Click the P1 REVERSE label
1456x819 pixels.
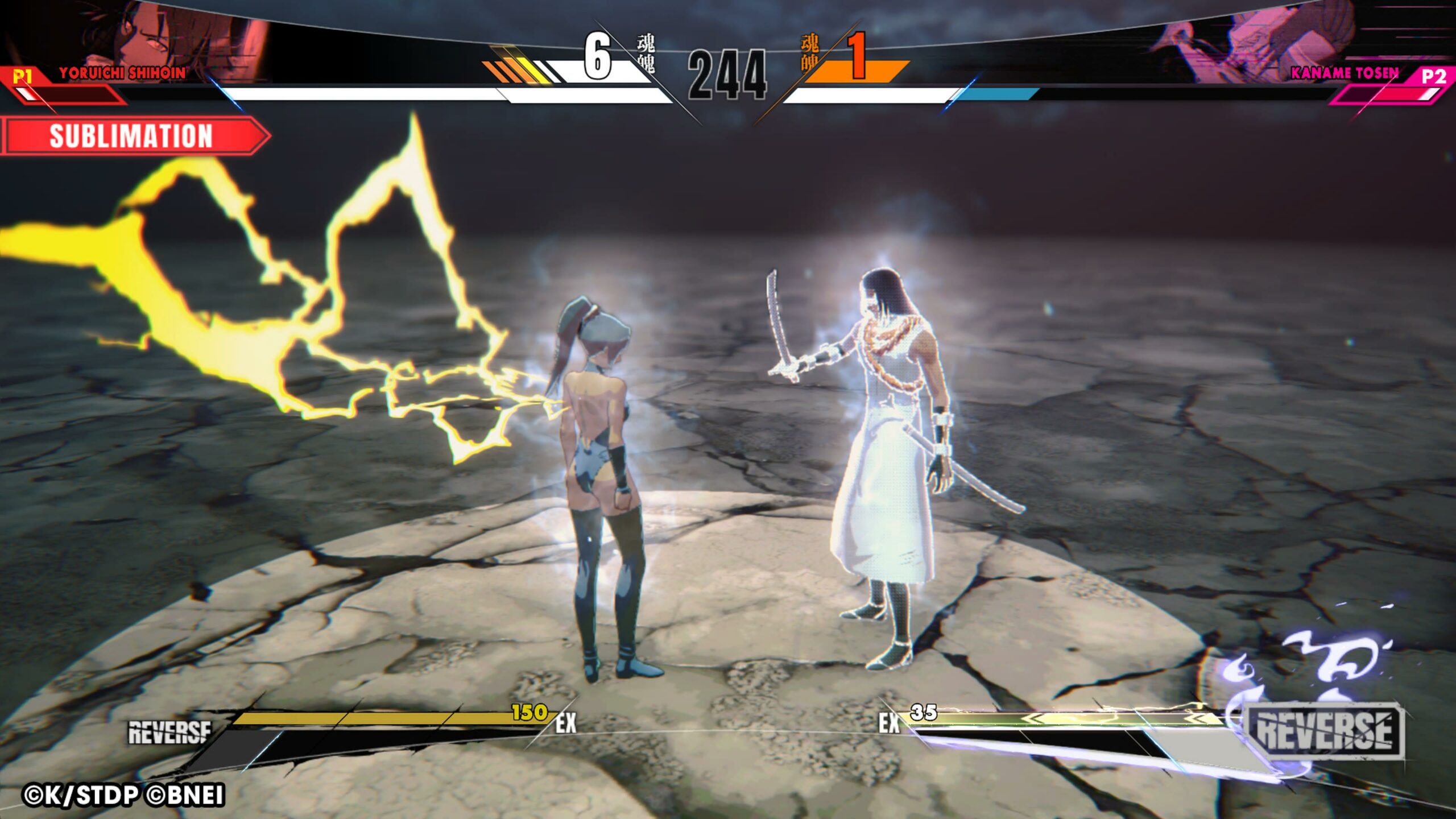(169, 733)
